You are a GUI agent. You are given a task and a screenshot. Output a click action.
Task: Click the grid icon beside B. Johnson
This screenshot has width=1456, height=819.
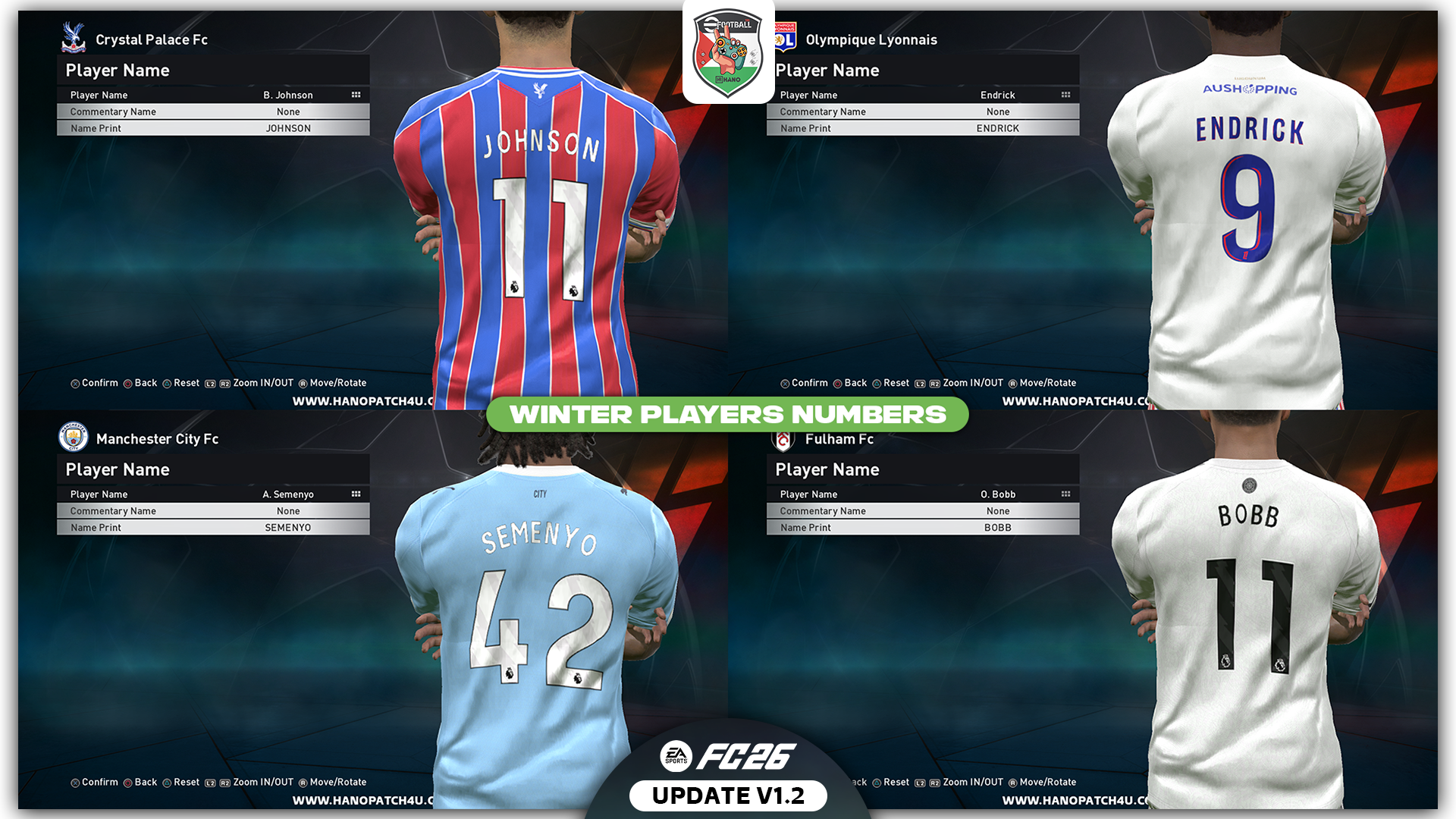pos(356,95)
